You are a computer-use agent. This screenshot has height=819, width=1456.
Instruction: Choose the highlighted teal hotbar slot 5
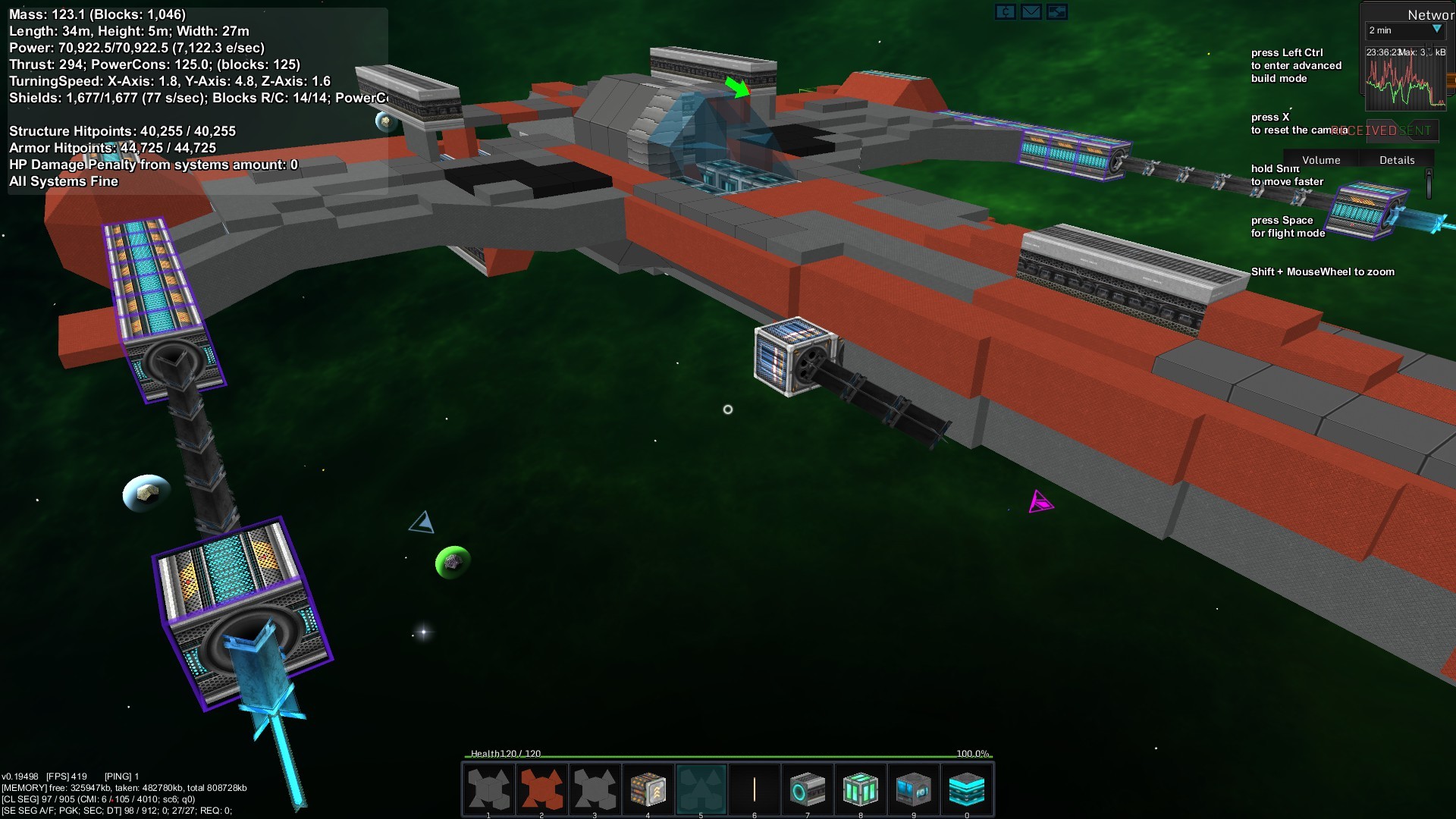[x=701, y=789]
